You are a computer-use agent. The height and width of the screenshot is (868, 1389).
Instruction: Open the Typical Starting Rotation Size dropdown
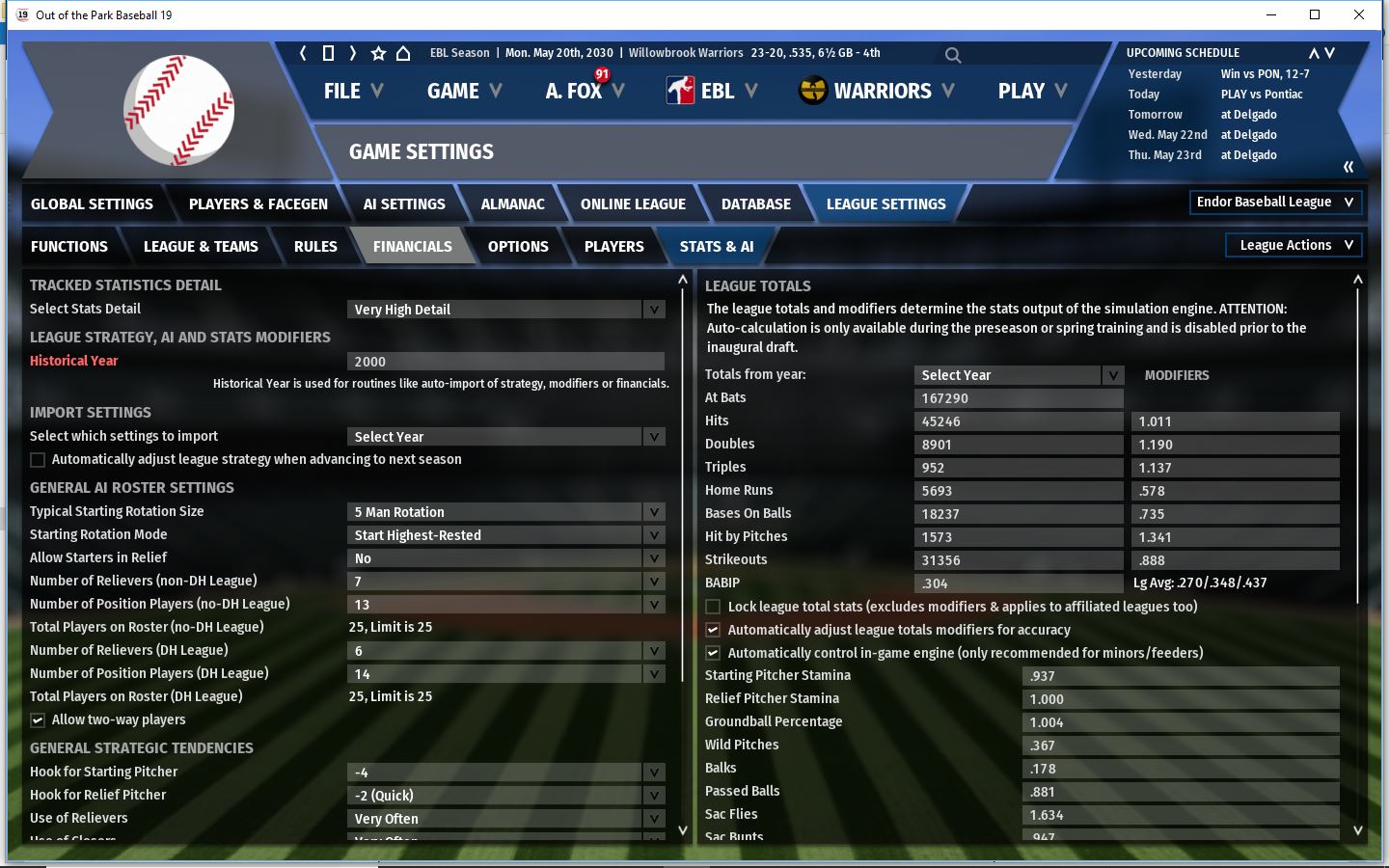click(505, 512)
